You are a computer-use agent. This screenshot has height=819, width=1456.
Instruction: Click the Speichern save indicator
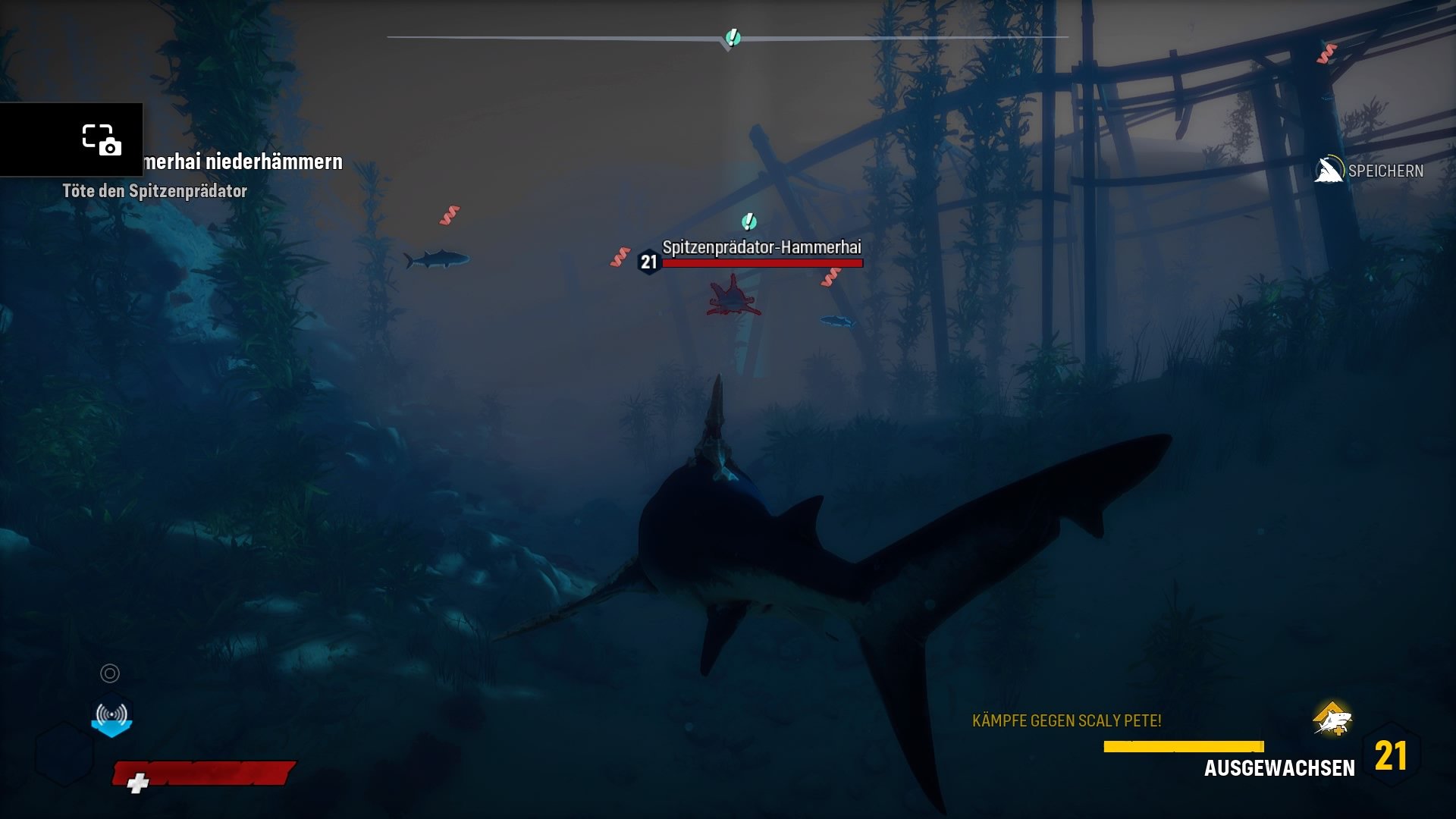(1370, 171)
